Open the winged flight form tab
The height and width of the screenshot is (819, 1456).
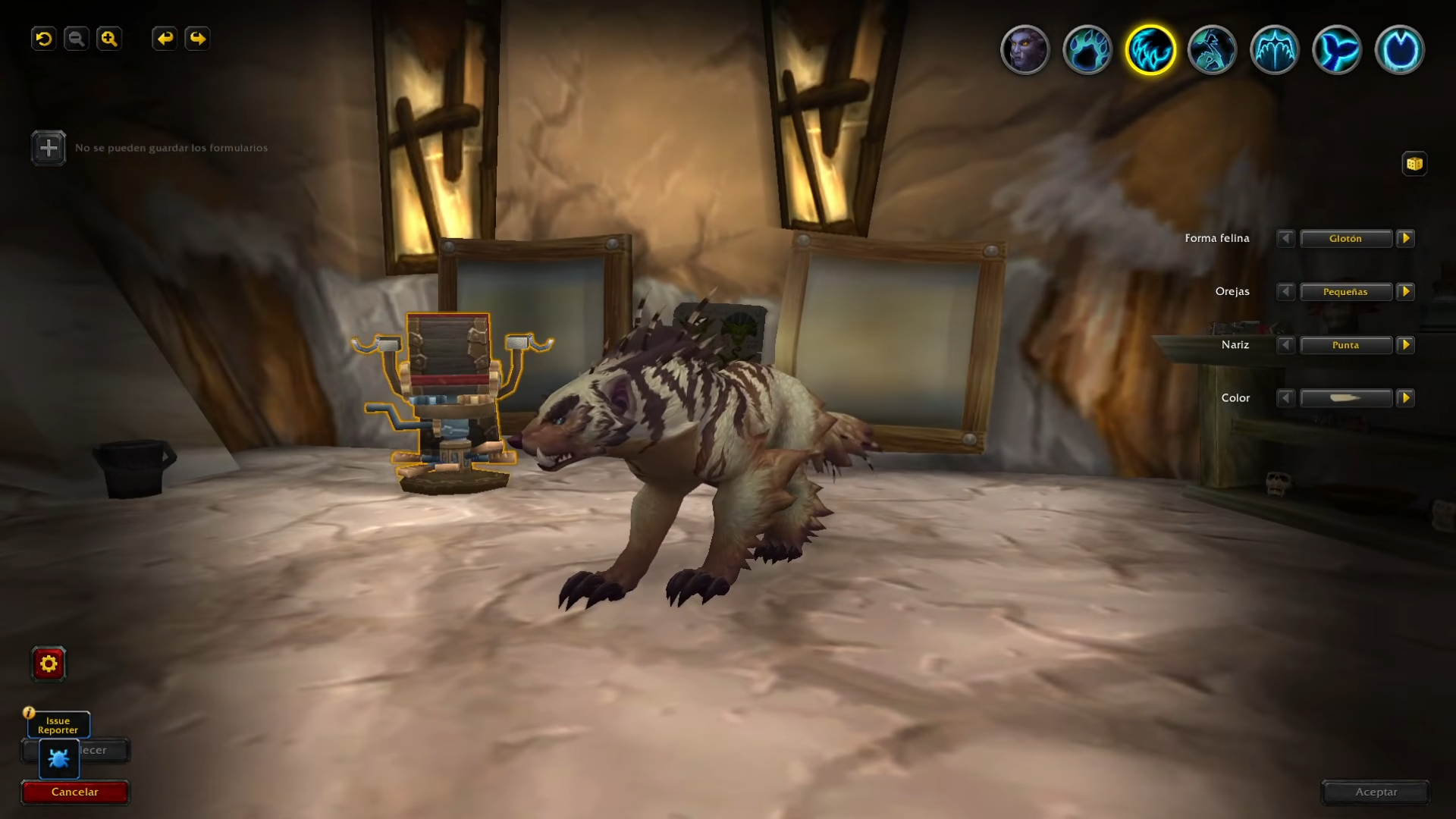pyautogui.click(x=1275, y=50)
